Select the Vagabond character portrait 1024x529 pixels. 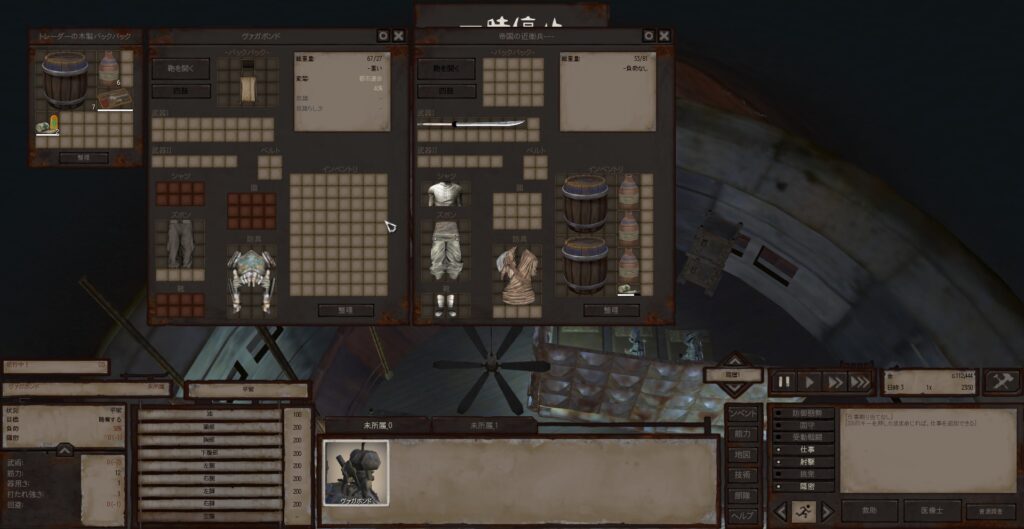[x=355, y=473]
